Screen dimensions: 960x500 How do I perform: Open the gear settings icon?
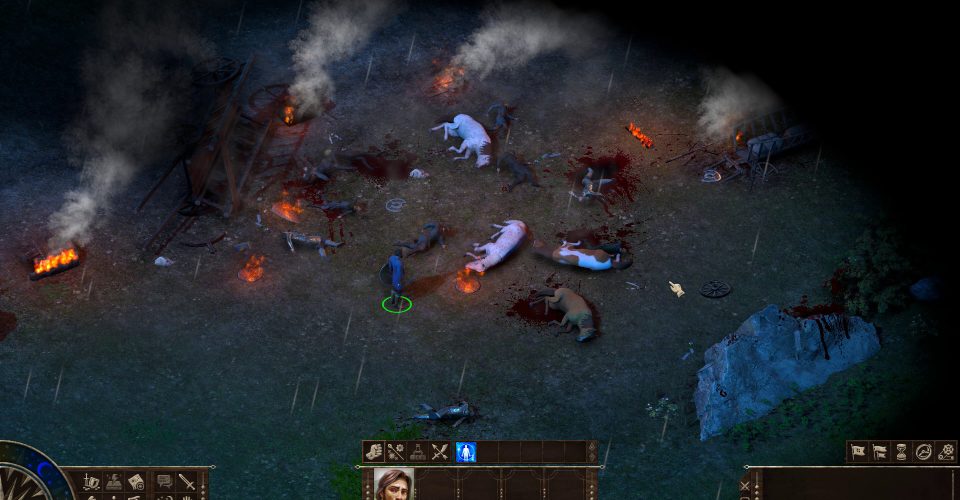[x=946, y=452]
